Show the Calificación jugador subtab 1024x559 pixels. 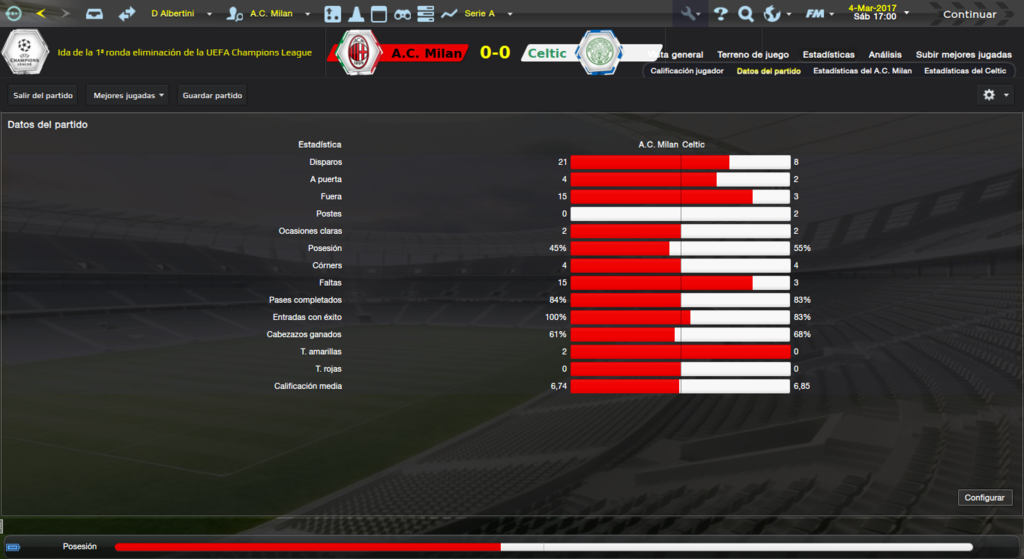click(686, 71)
